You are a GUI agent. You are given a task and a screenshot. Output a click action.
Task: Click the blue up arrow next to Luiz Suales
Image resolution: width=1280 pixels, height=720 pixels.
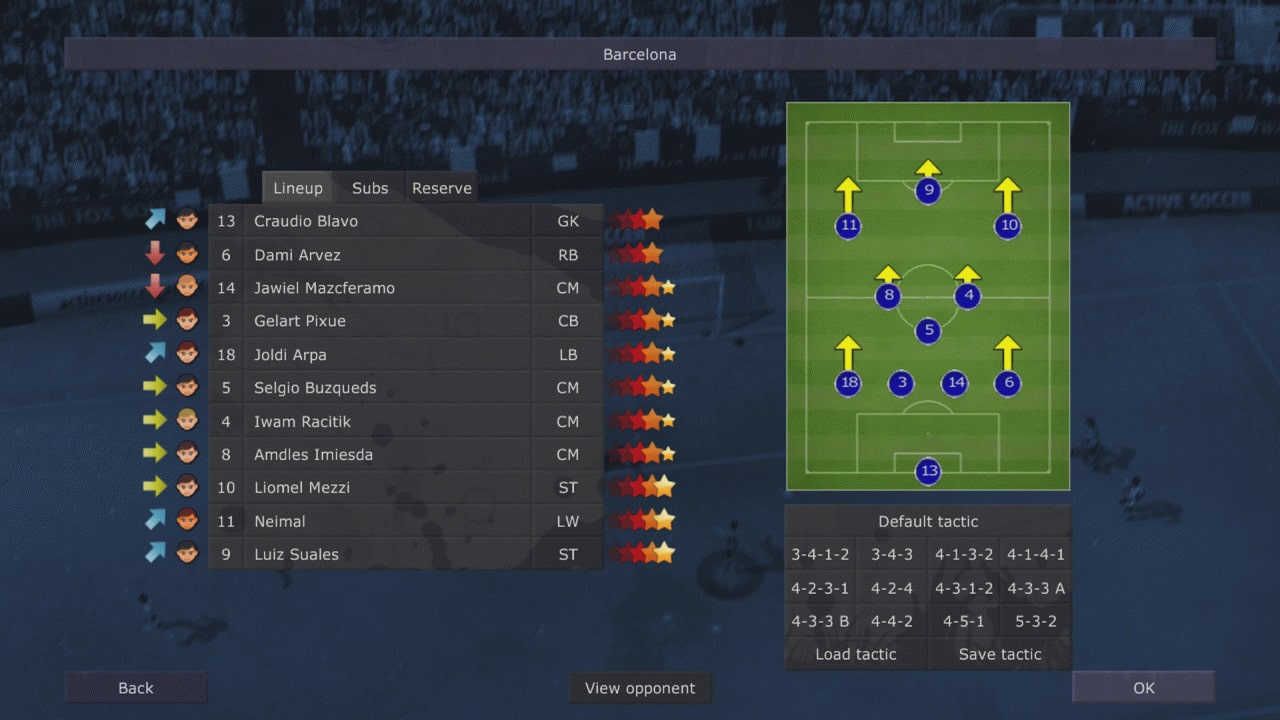[x=154, y=553]
